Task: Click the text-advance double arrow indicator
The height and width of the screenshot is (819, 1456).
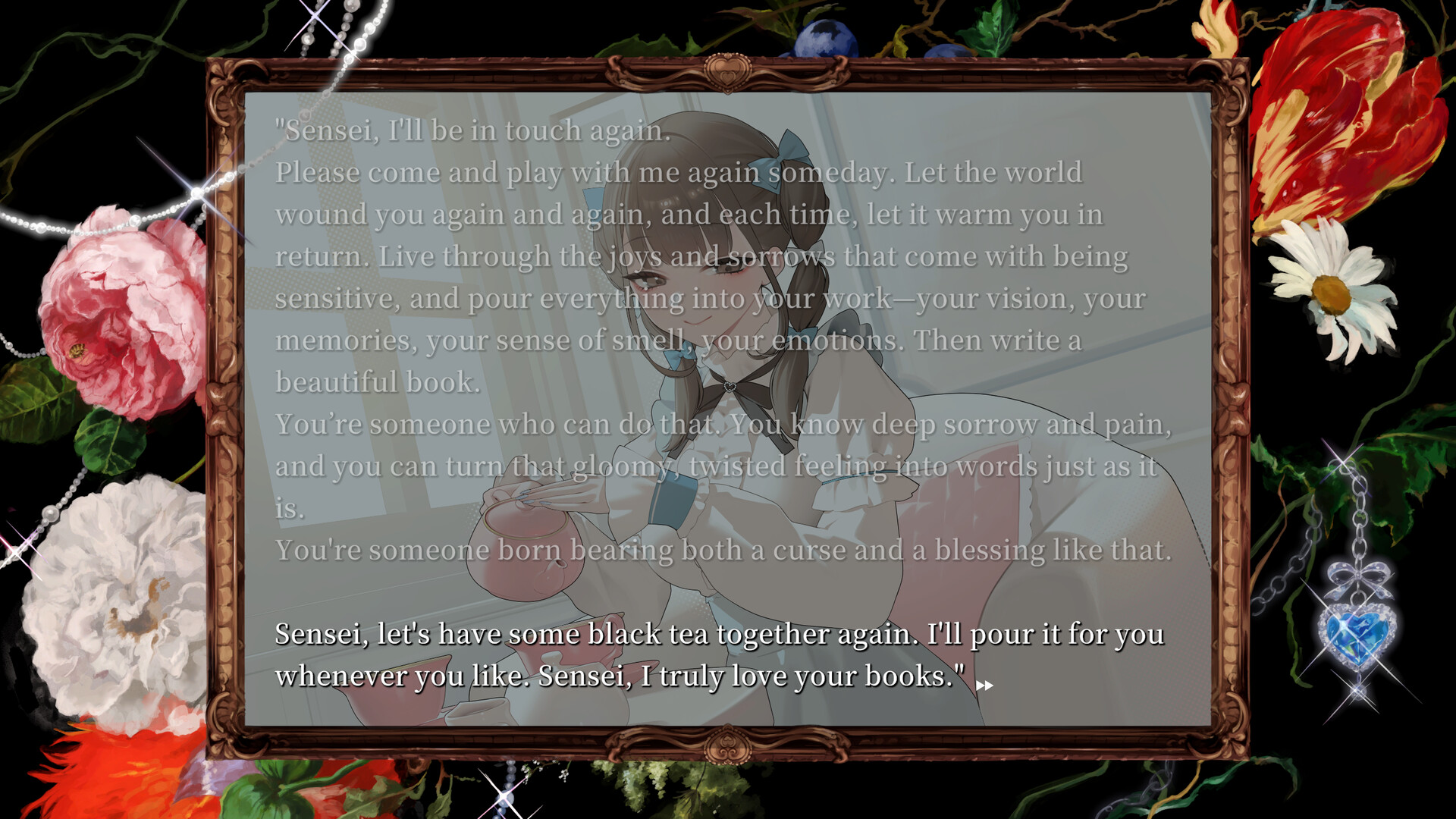Action: coord(985,685)
